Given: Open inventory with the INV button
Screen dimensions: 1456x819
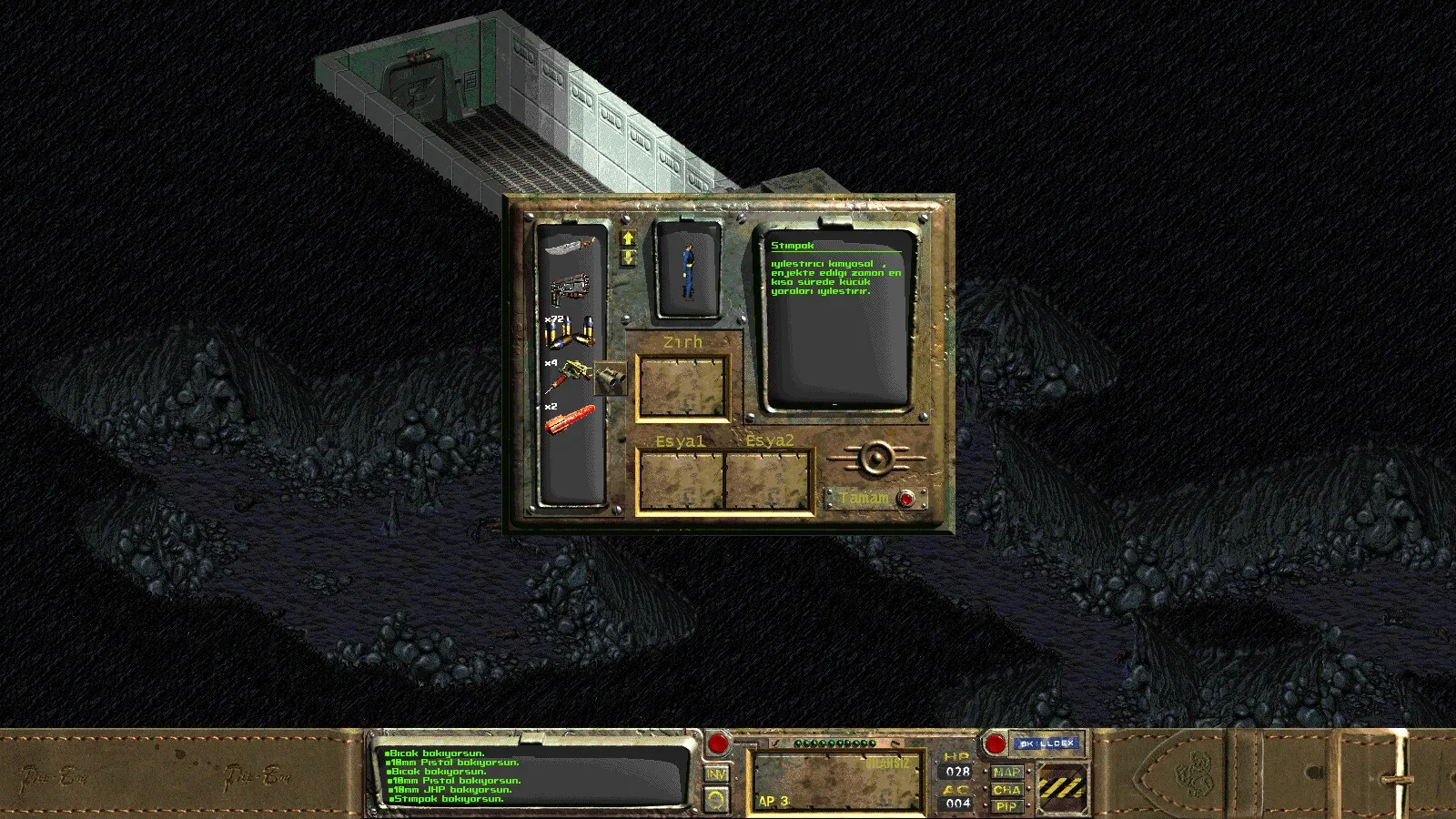Looking at the screenshot, I should point(717,773).
